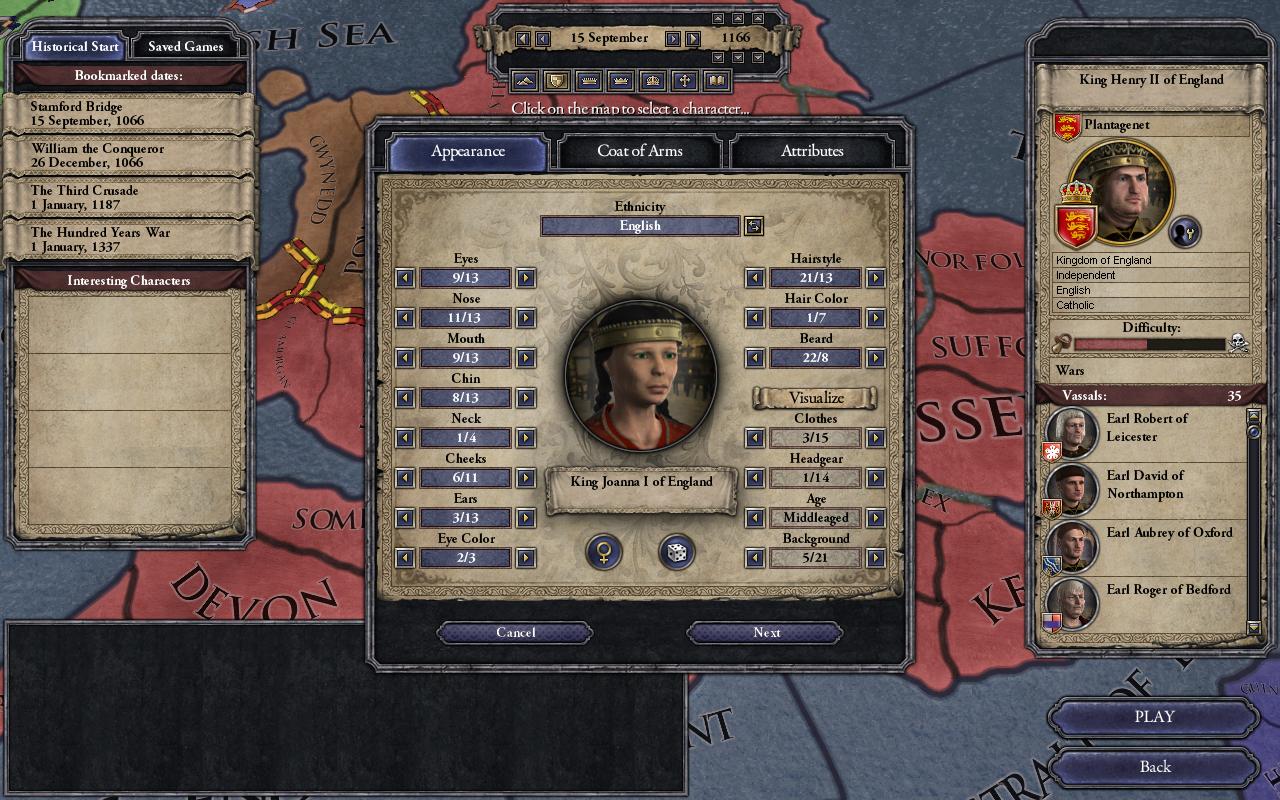Open the Saved Games tab
Screen dimensions: 1280x800
coord(185,47)
